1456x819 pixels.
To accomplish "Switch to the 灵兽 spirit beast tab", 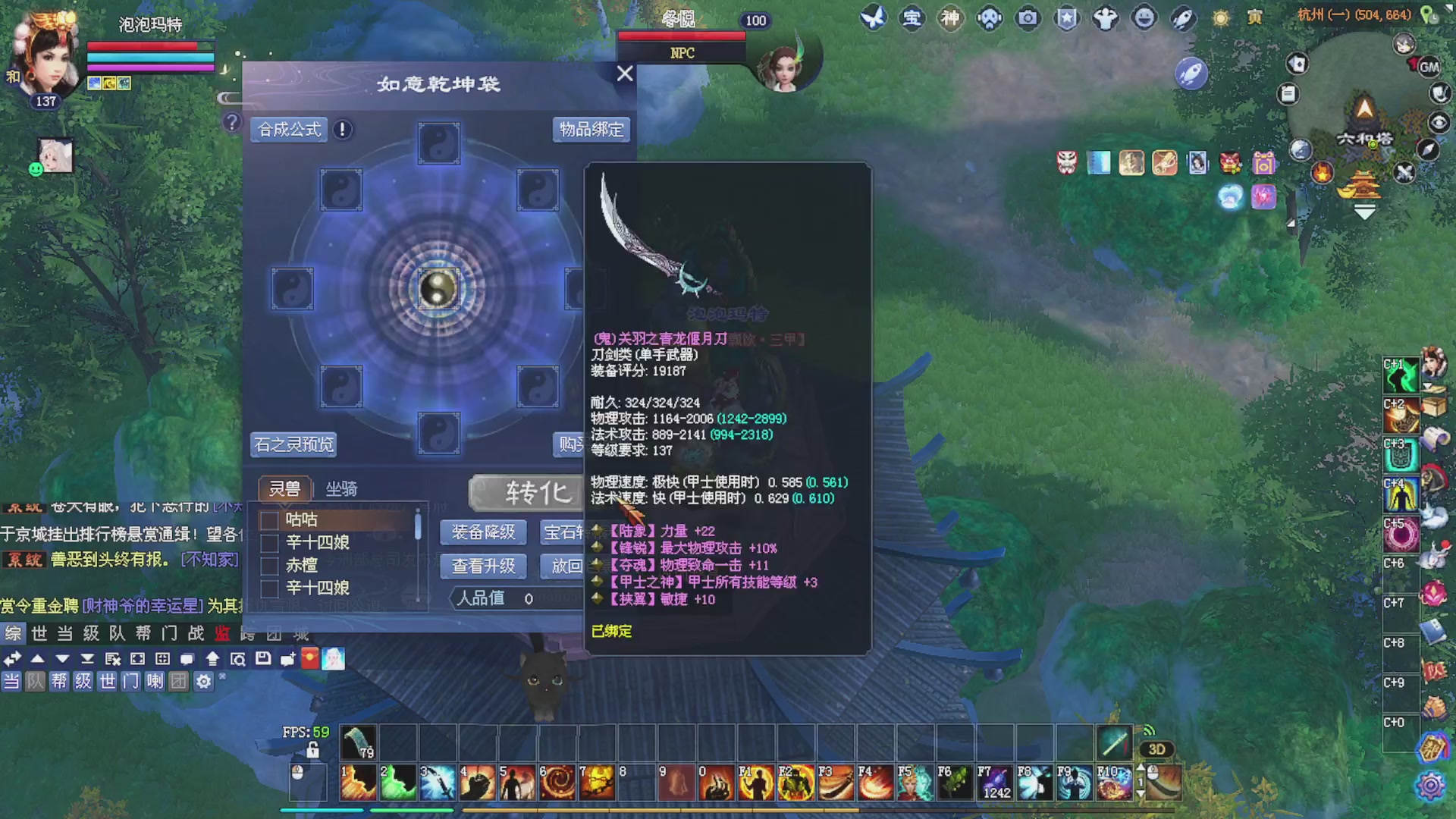I will pyautogui.click(x=286, y=488).
